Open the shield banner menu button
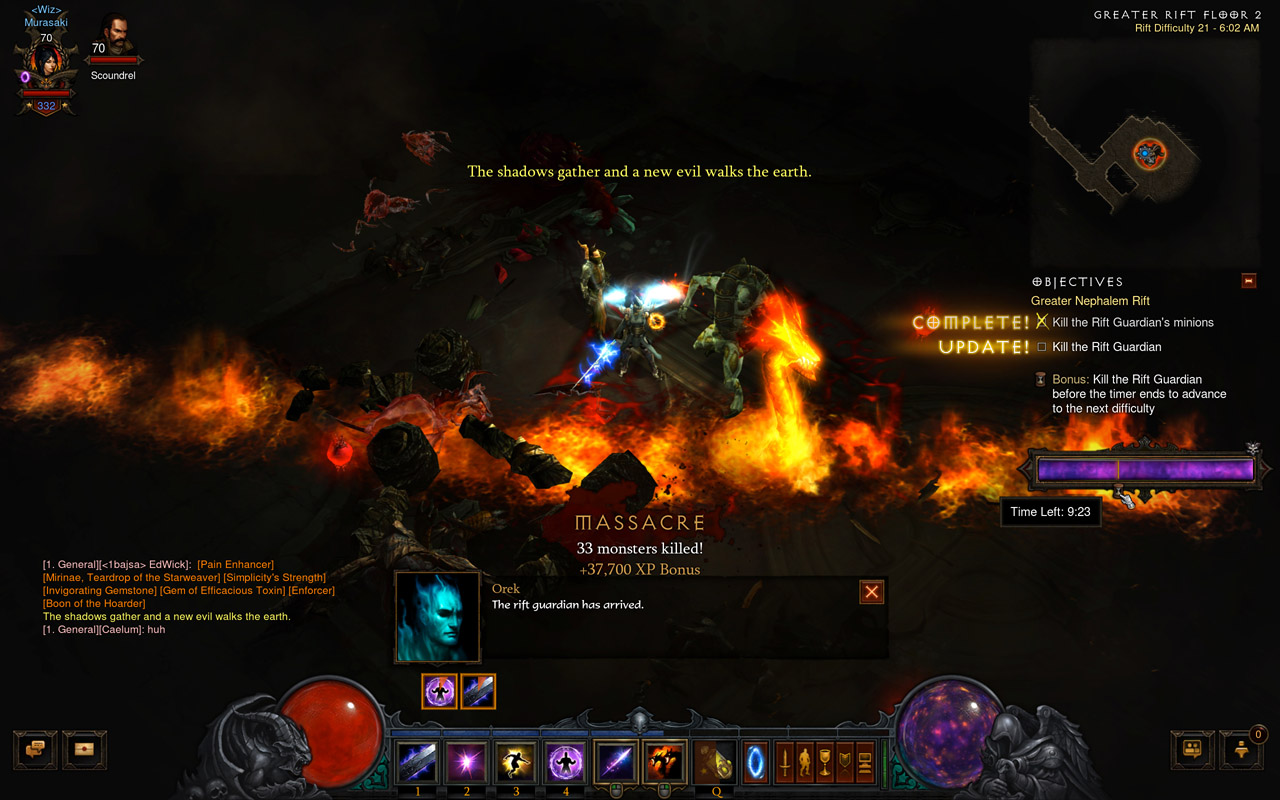The width and height of the screenshot is (1280, 800). [x=845, y=763]
